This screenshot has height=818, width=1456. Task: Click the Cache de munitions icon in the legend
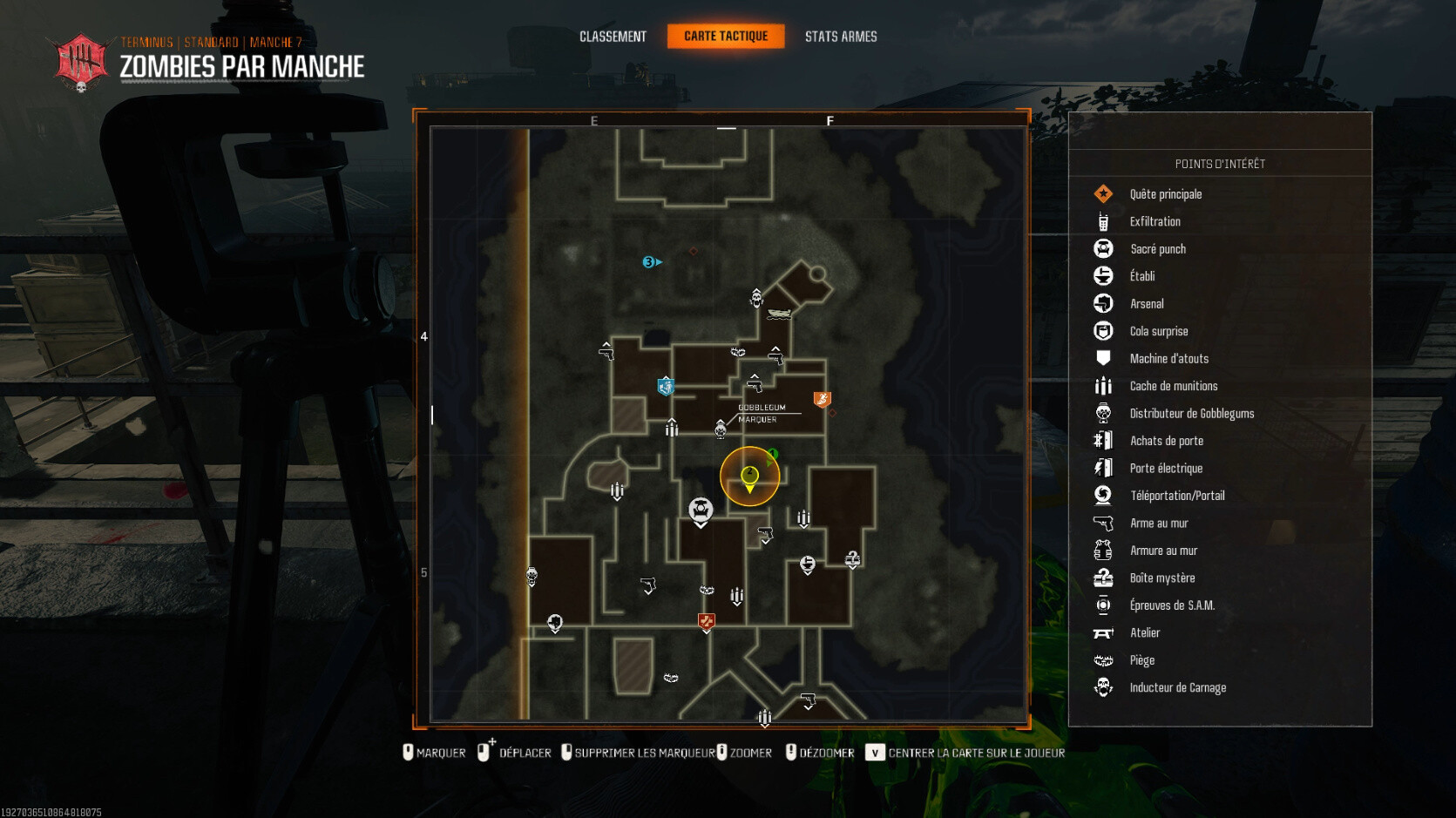[1104, 386]
